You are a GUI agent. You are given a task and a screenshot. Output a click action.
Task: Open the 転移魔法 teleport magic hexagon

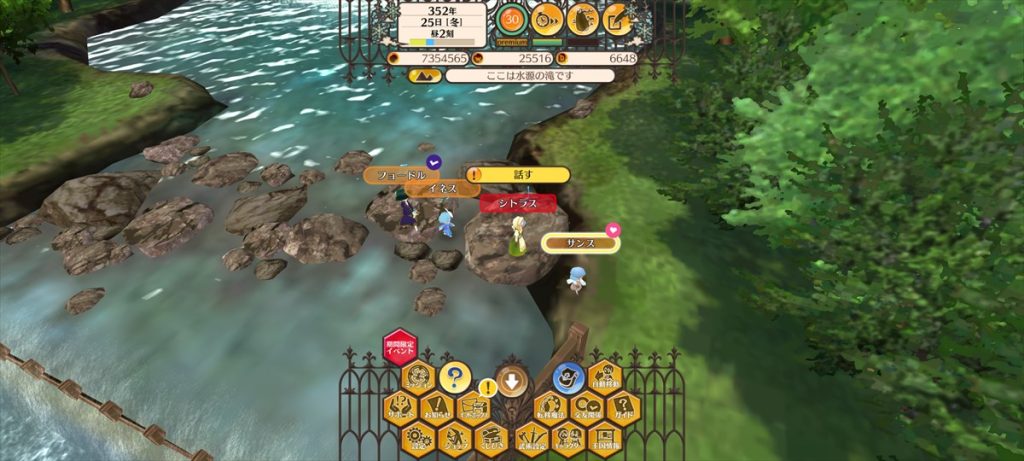(548, 408)
